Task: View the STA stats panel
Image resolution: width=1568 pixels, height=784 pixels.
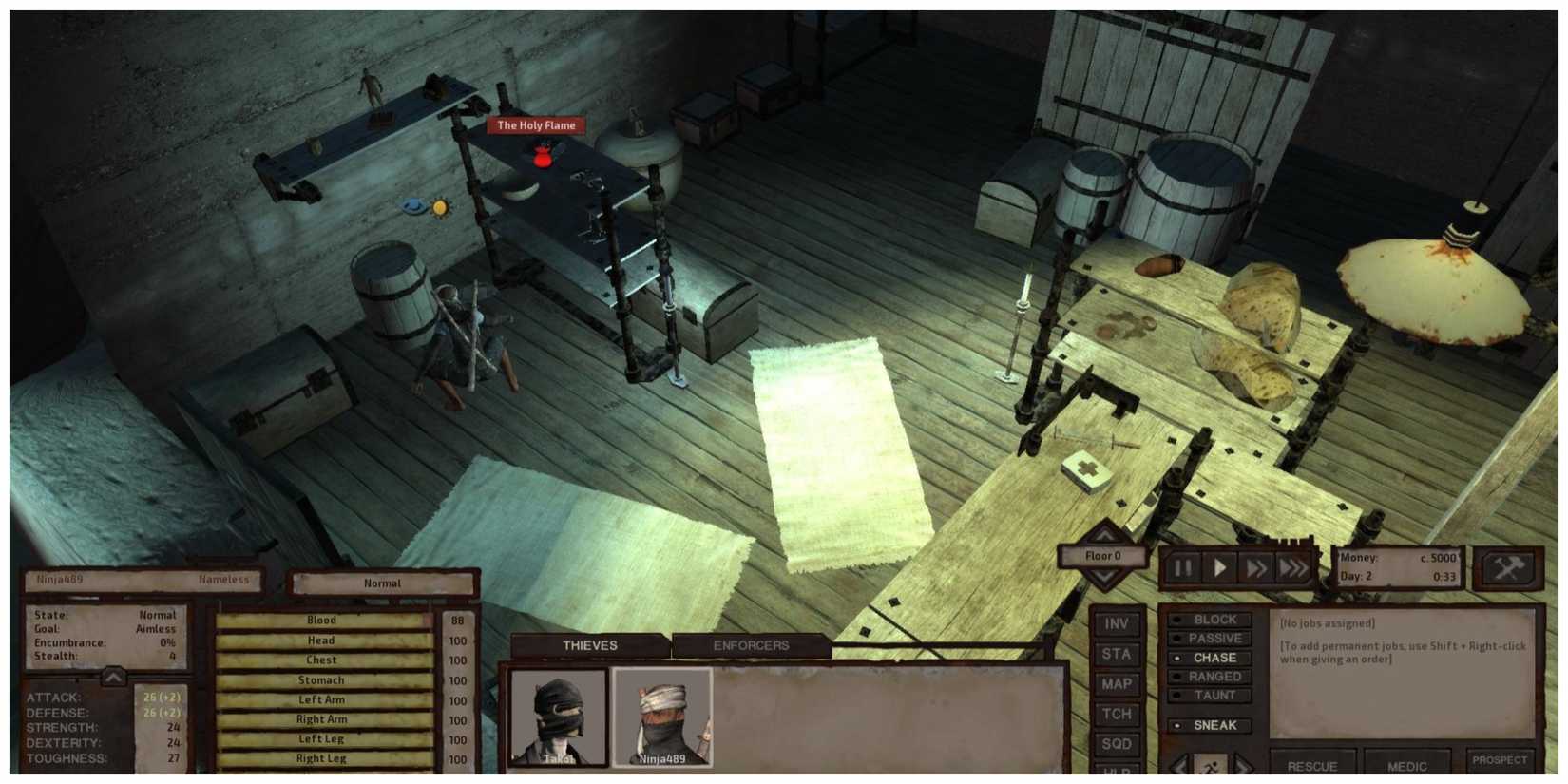Action: coord(1118,655)
